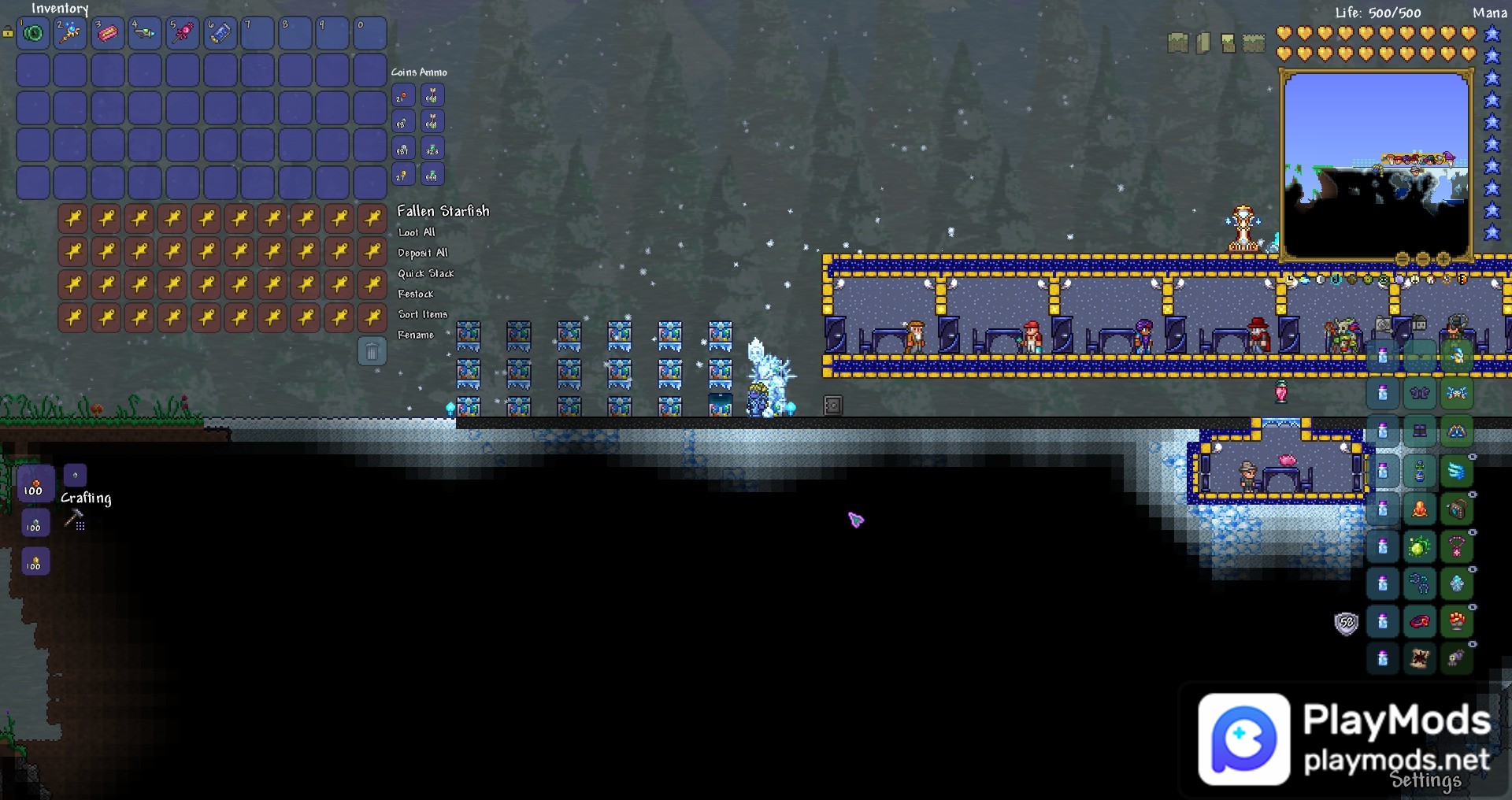The image size is (1512, 800).
Task: Click the pickaxe icon in the Crafting section
Action: click(72, 516)
